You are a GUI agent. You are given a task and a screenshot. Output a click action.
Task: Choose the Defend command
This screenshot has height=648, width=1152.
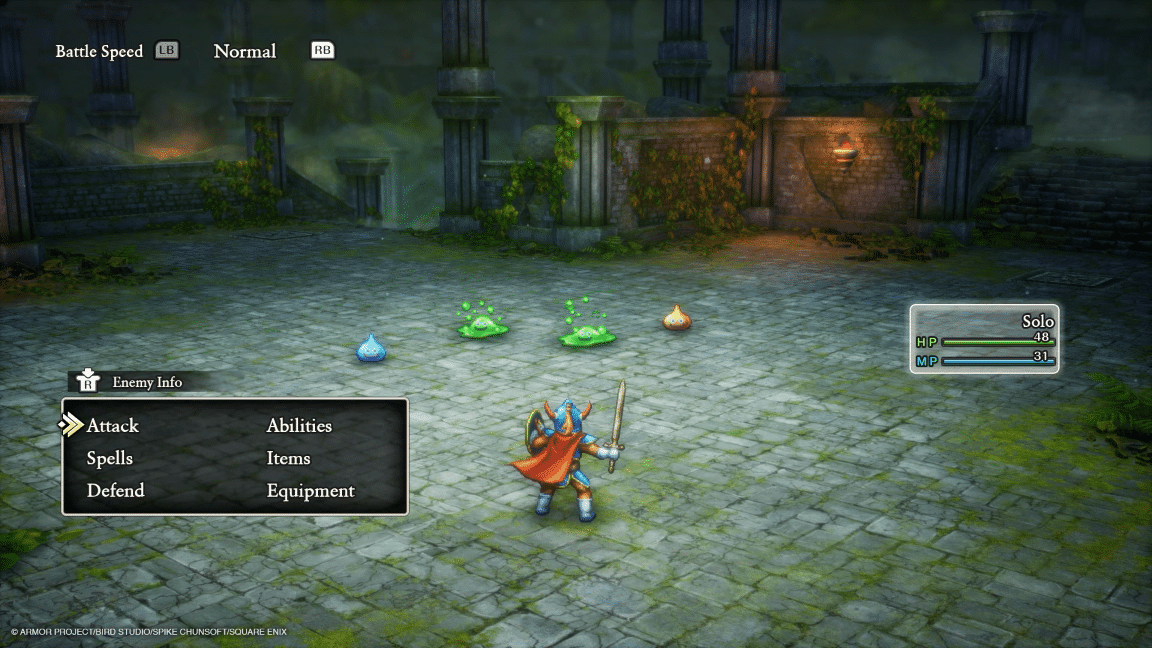tap(115, 491)
